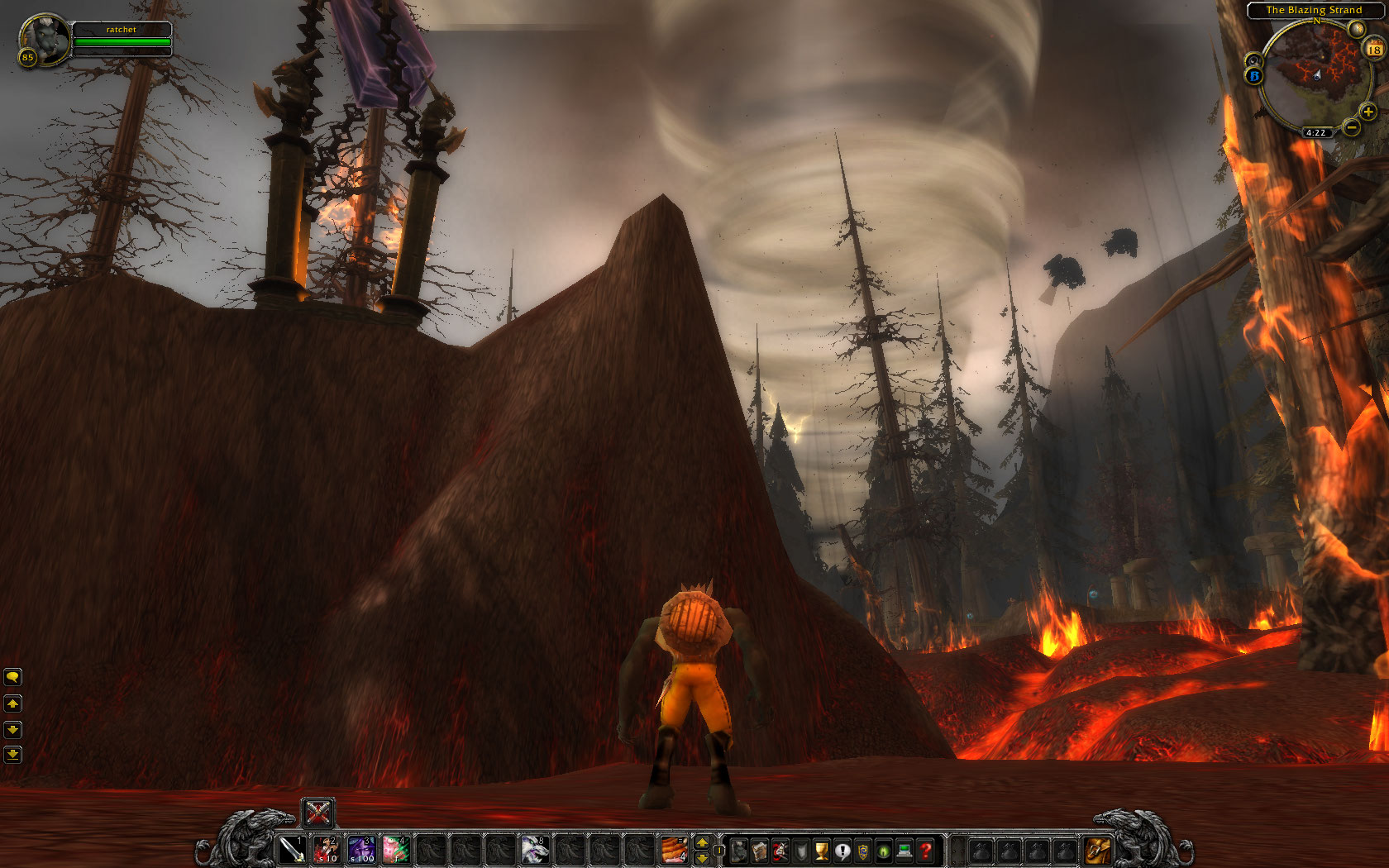Select the purple hooded face ability
The height and width of the screenshot is (868, 1389).
361,849
